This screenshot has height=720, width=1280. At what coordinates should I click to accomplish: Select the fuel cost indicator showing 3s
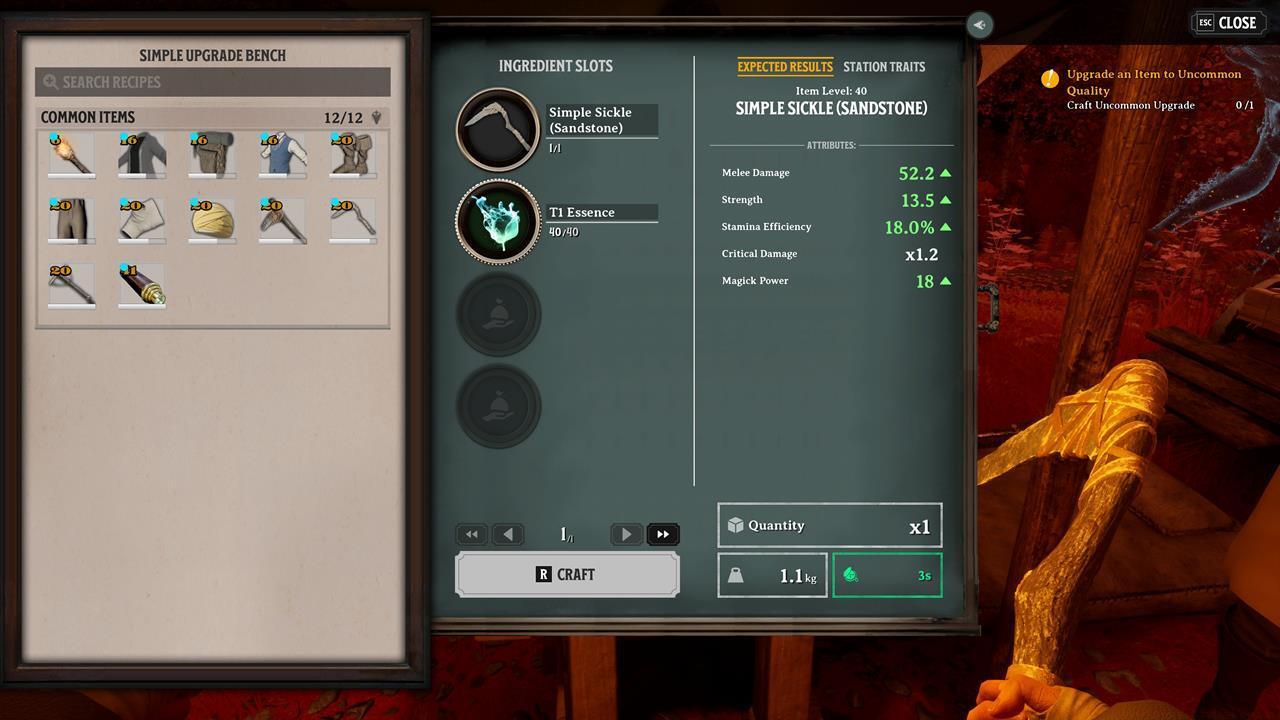point(887,575)
